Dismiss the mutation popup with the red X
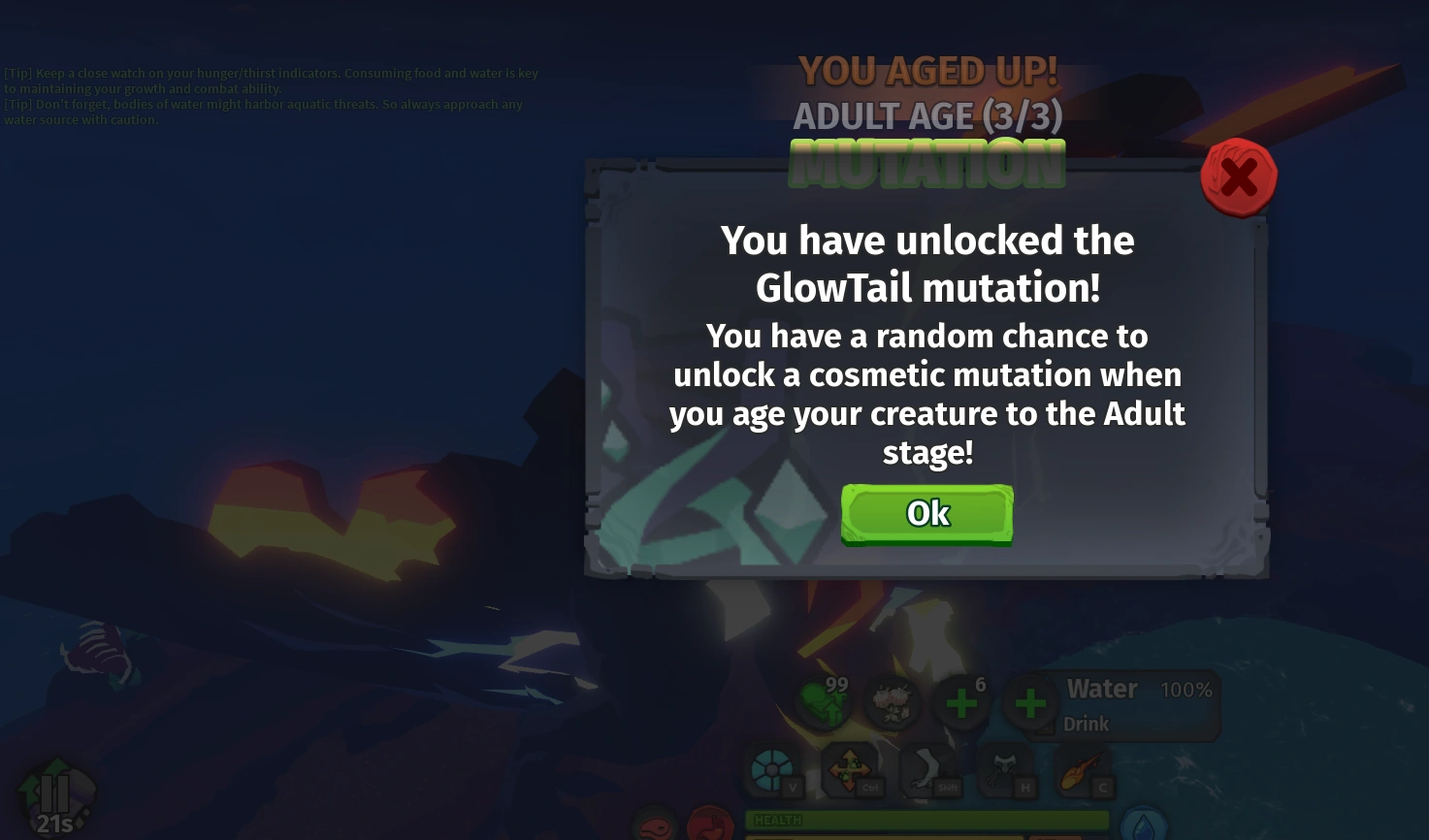Viewport: 1429px width, 840px height. pos(1238,177)
